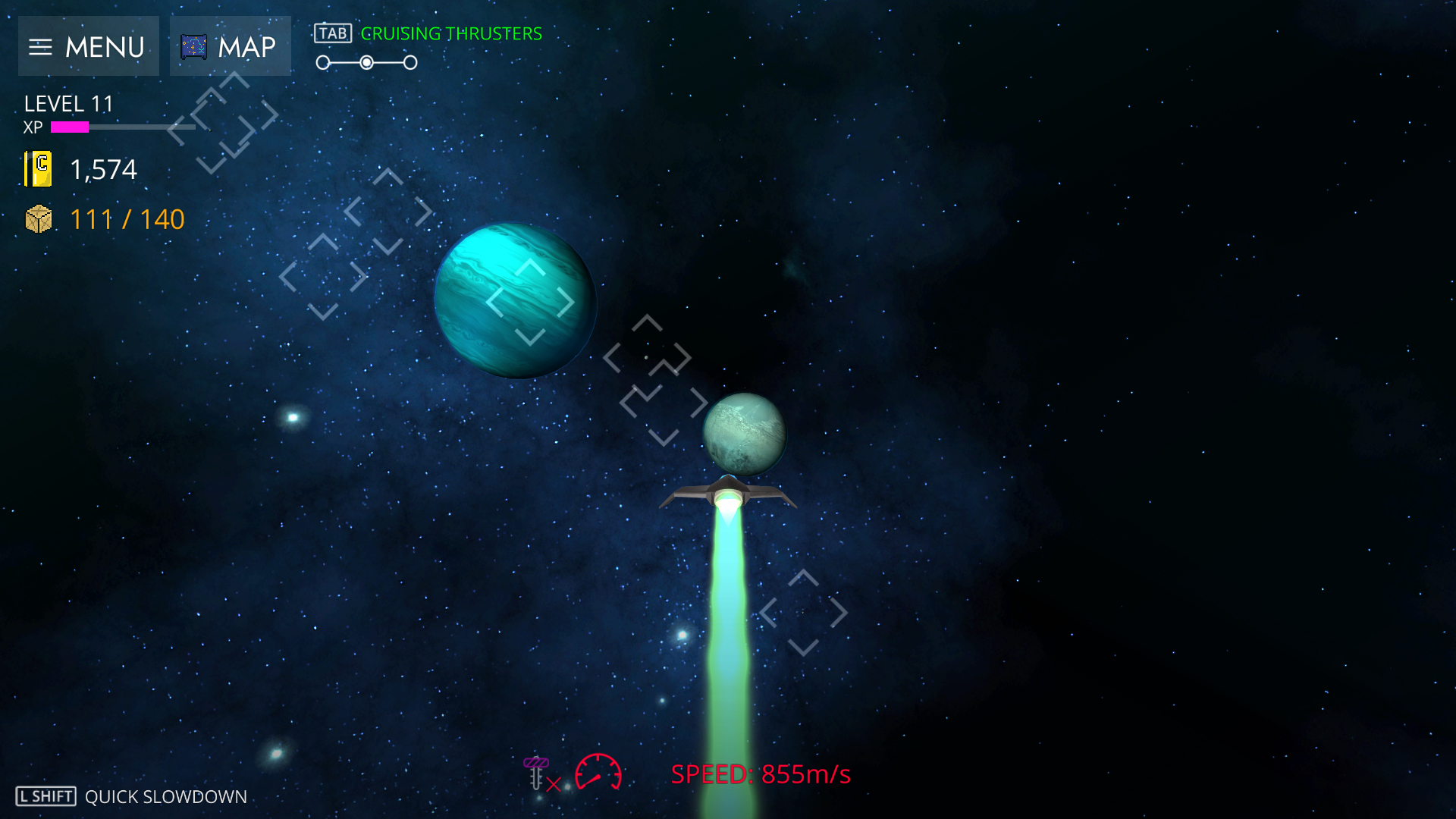Select the leftmost thruster mode node

click(x=325, y=62)
